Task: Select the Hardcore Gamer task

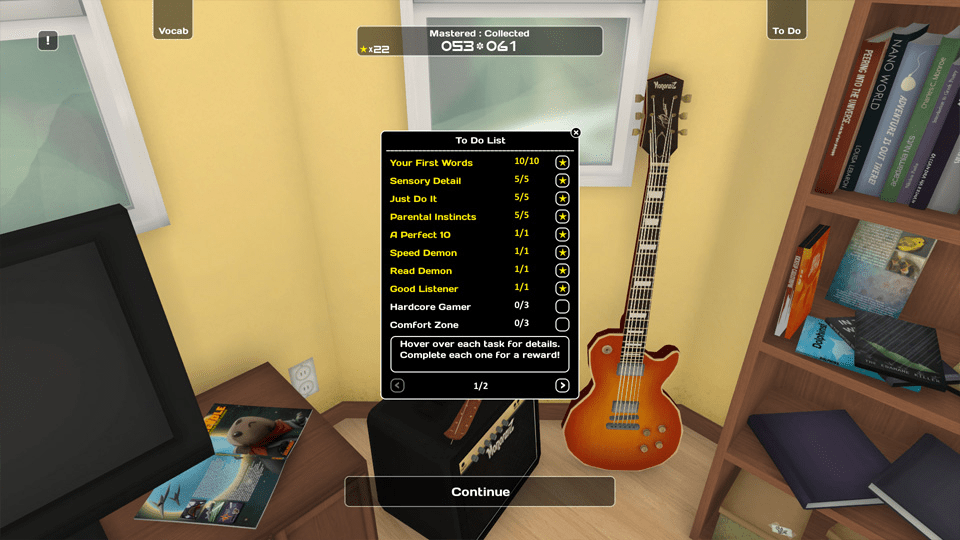Action: click(x=430, y=307)
